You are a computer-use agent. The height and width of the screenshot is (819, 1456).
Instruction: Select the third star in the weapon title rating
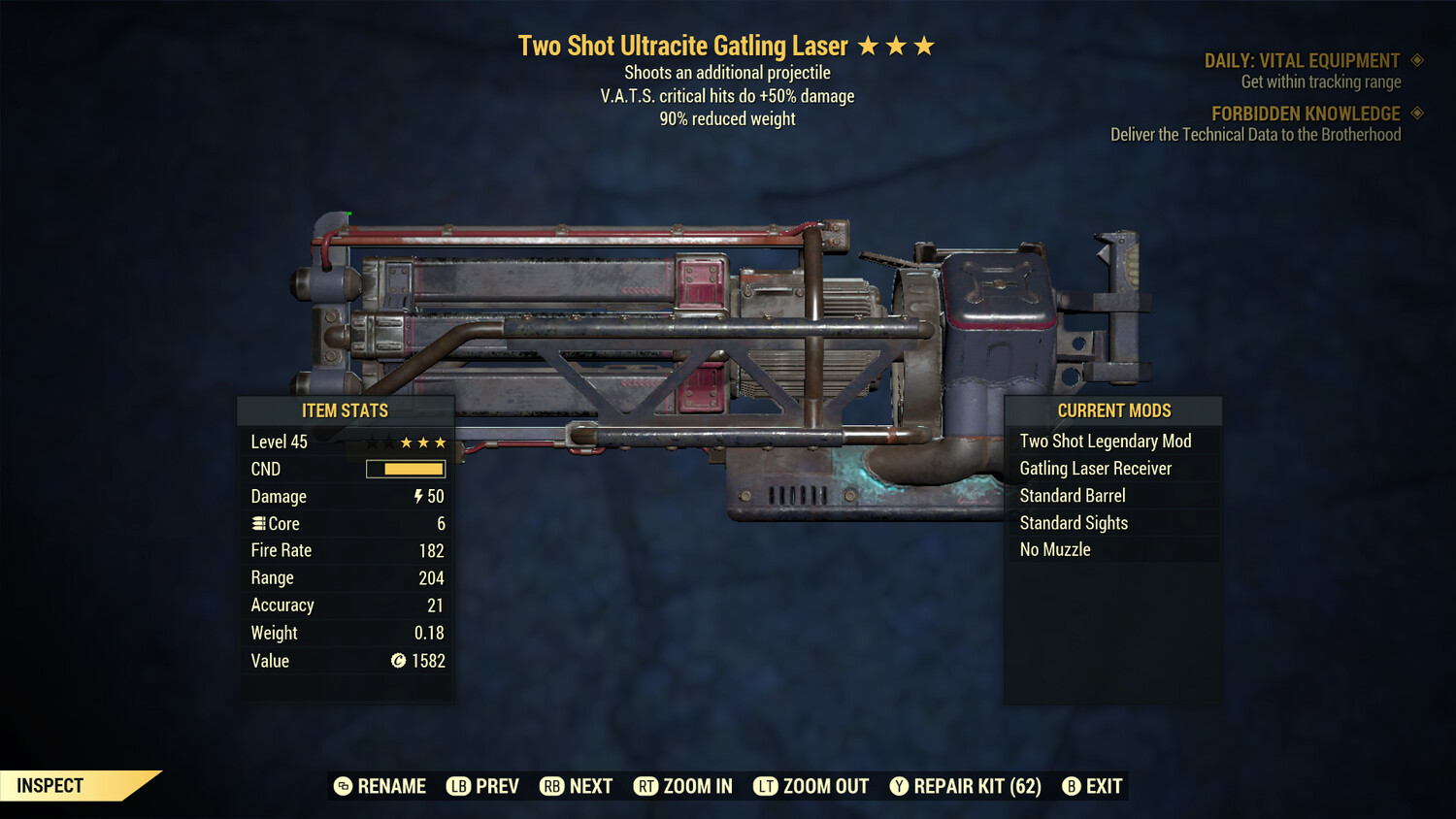pyautogui.click(x=922, y=45)
